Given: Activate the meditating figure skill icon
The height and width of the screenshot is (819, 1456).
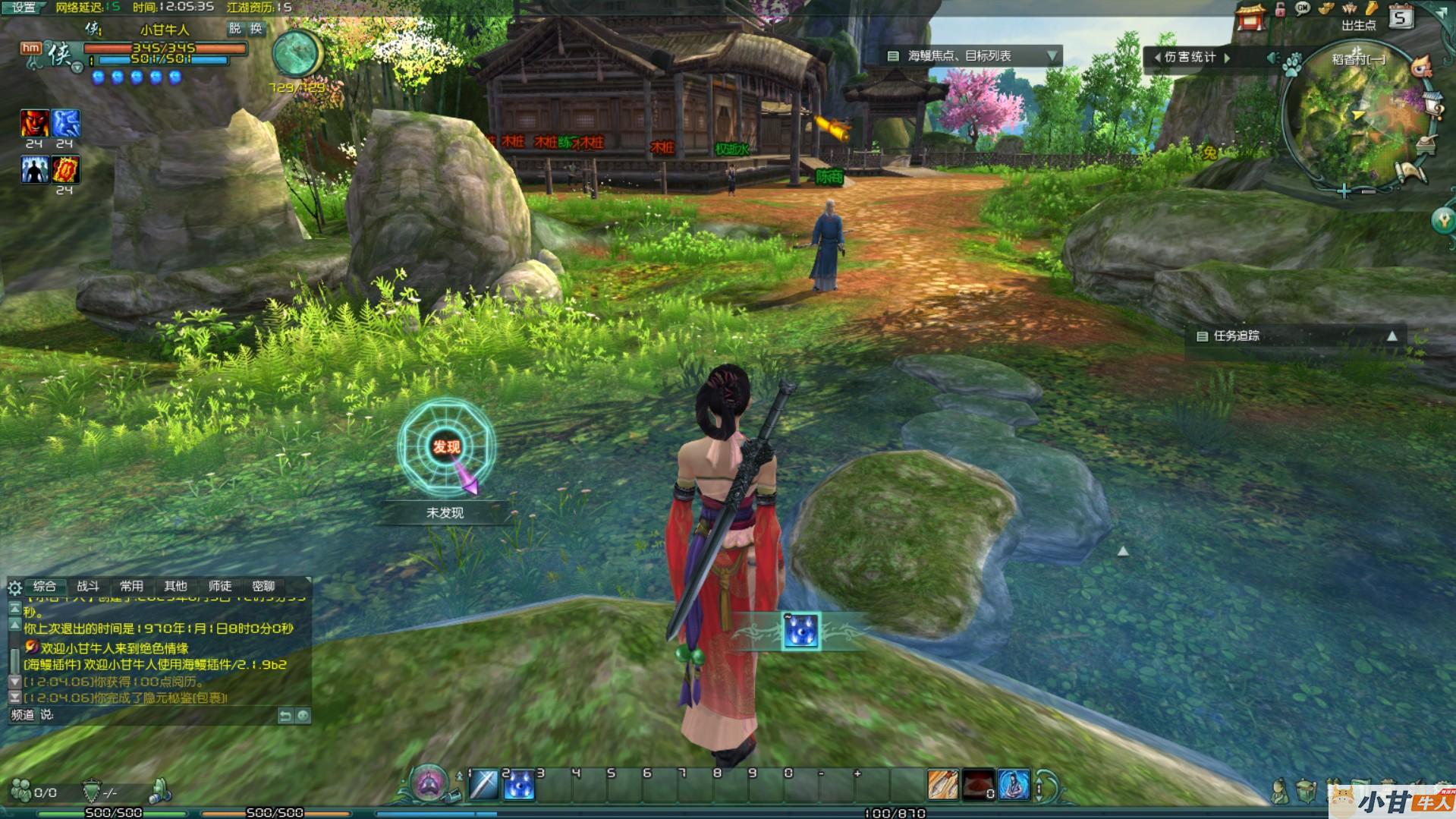Looking at the screenshot, I should coord(1014,786).
